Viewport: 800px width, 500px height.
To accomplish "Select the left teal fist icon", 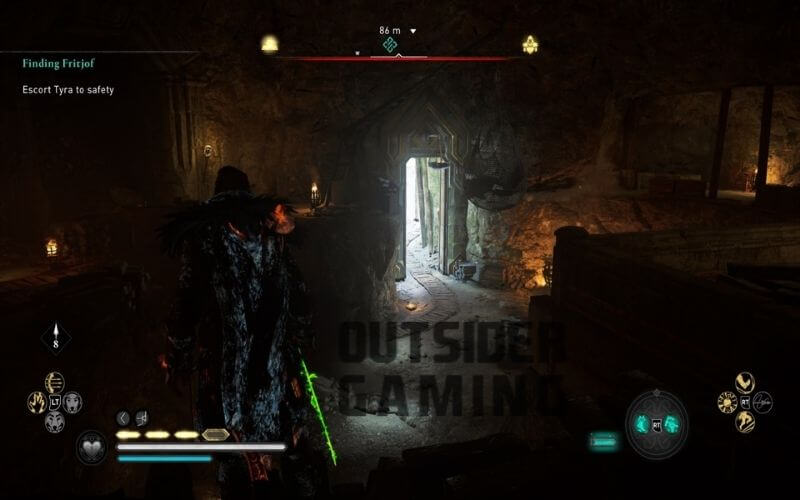I will click(642, 424).
